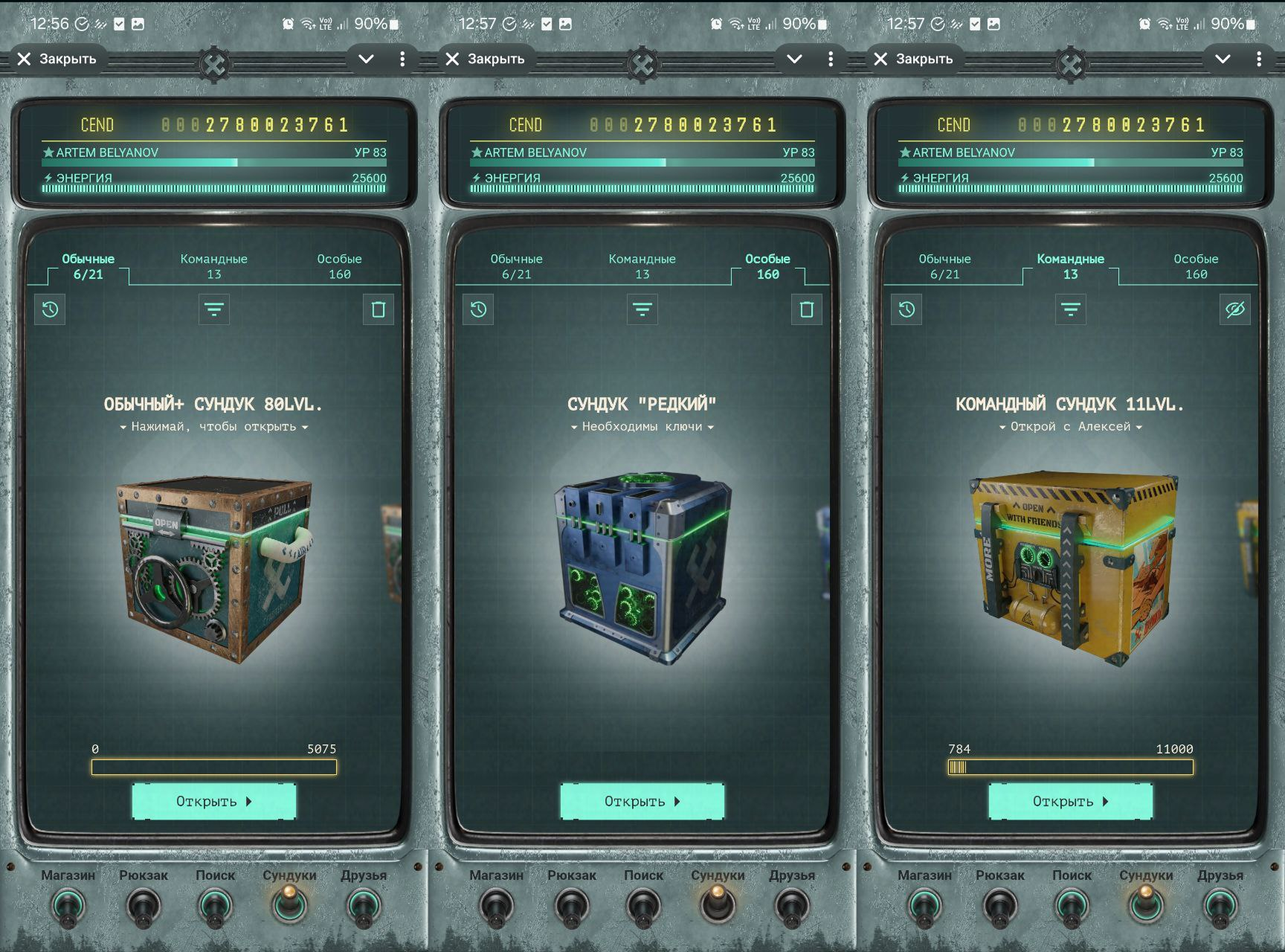Toggle the crossed-out eye visibility icon
The image size is (1285, 952).
(x=1234, y=309)
